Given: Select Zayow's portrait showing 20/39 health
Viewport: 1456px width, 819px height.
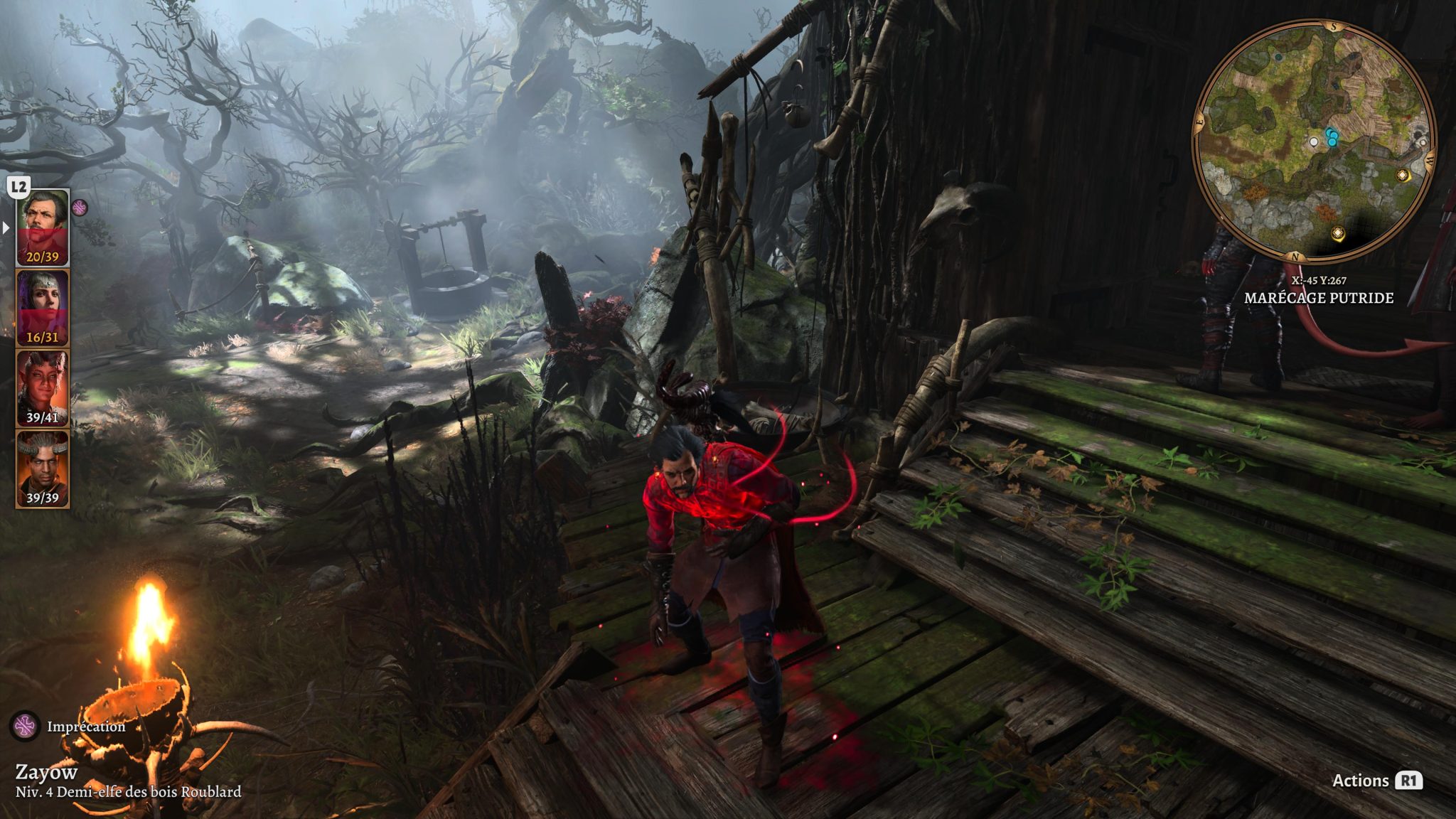Looking at the screenshot, I should pos(43,227).
